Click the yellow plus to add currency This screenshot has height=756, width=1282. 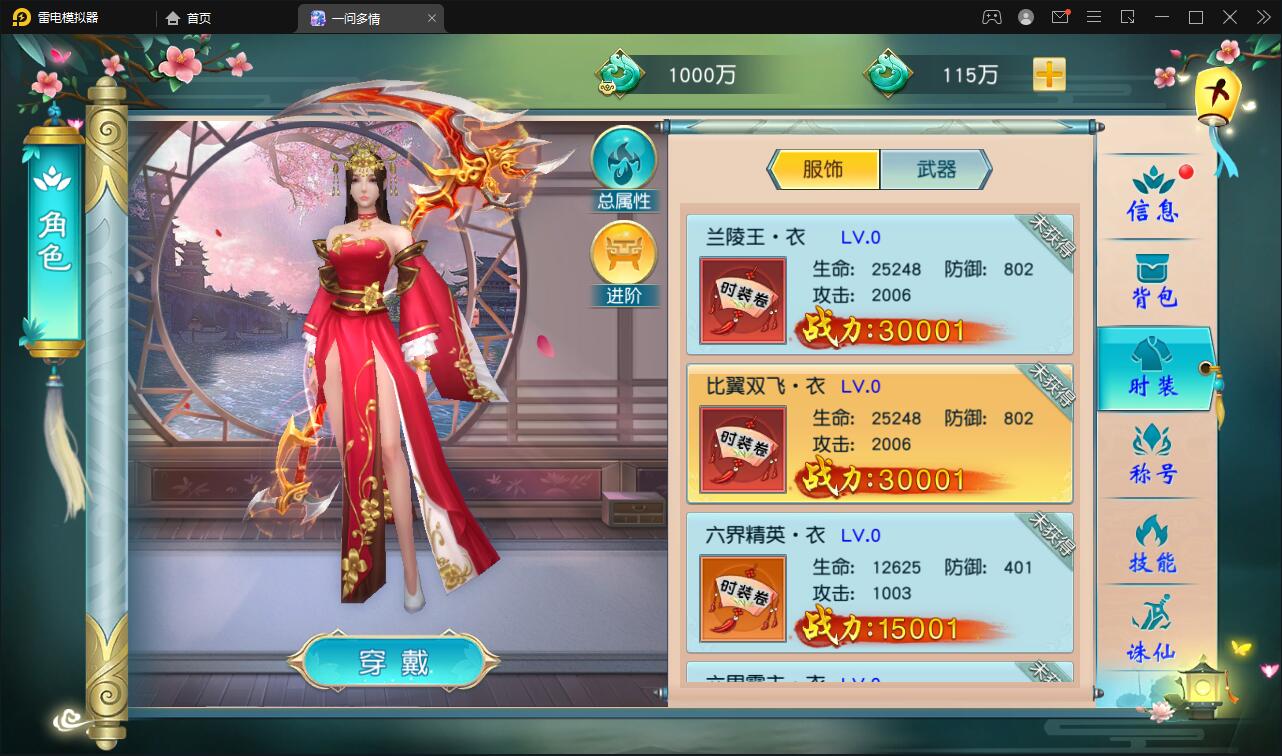point(1048,74)
